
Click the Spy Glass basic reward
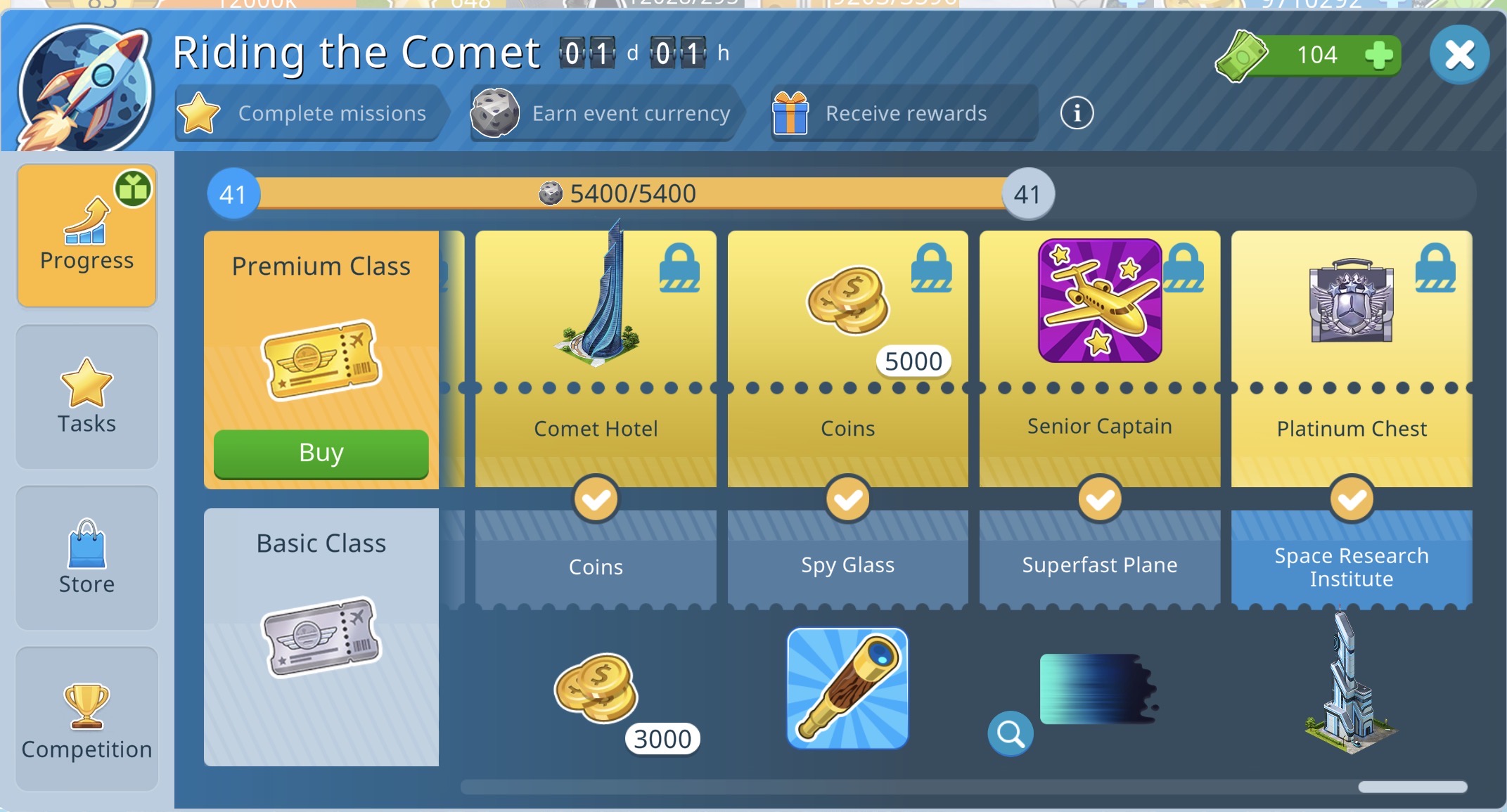tap(847, 689)
